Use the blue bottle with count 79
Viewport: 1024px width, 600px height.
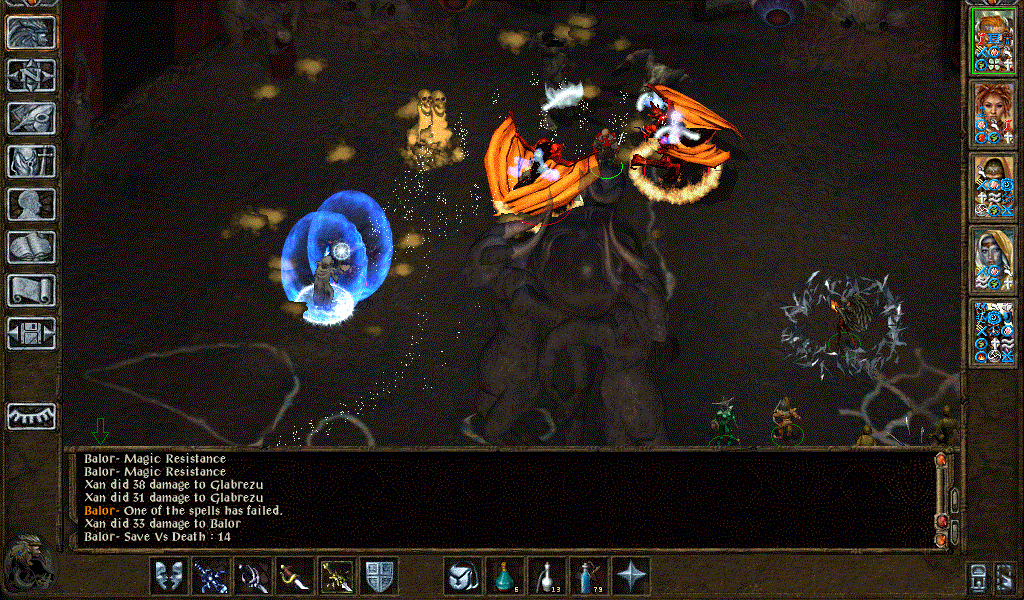point(588,576)
